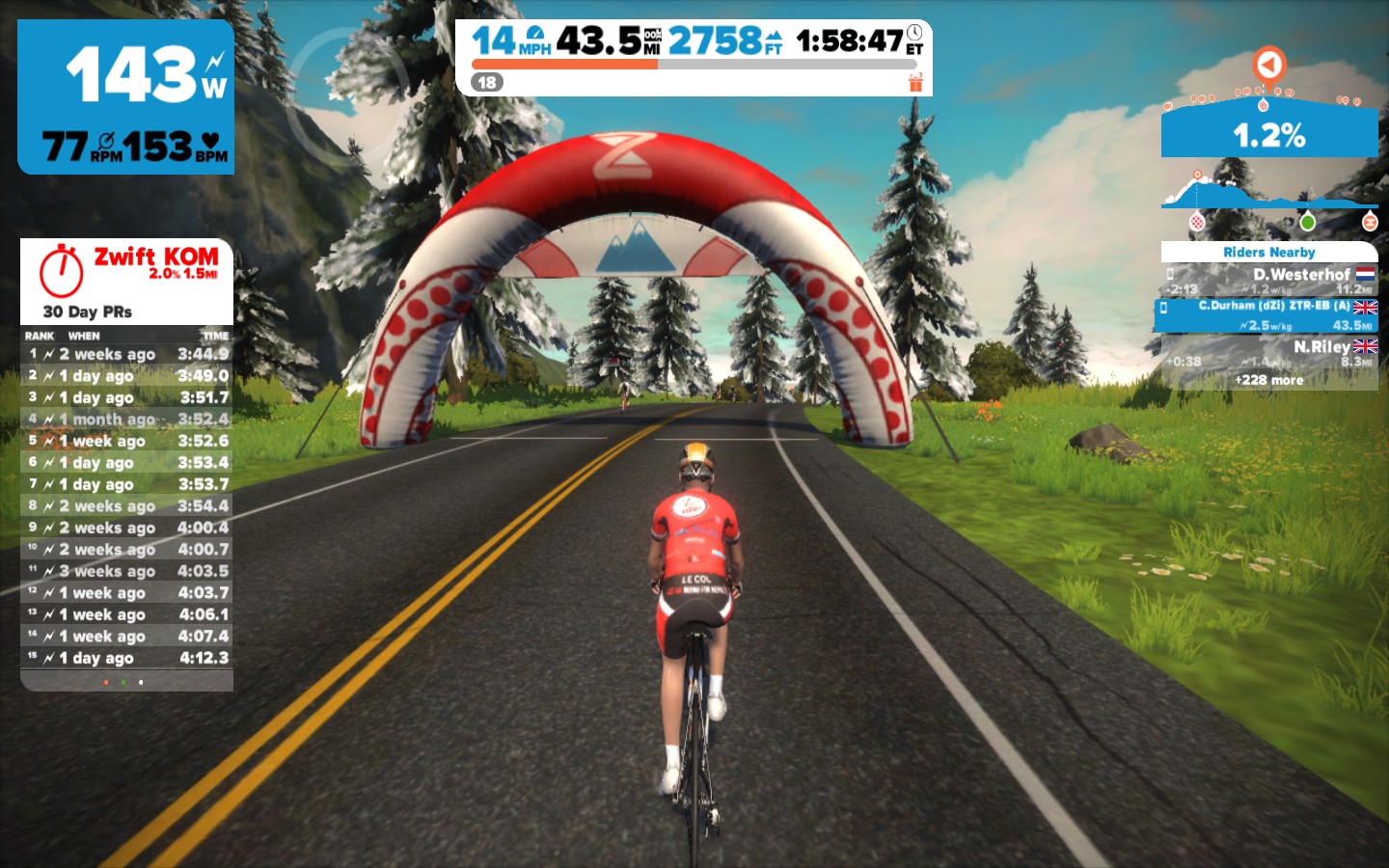Screen dimensions: 1389x868
Task: Open the Zwift KOM leaderboard header
Action: point(126,281)
